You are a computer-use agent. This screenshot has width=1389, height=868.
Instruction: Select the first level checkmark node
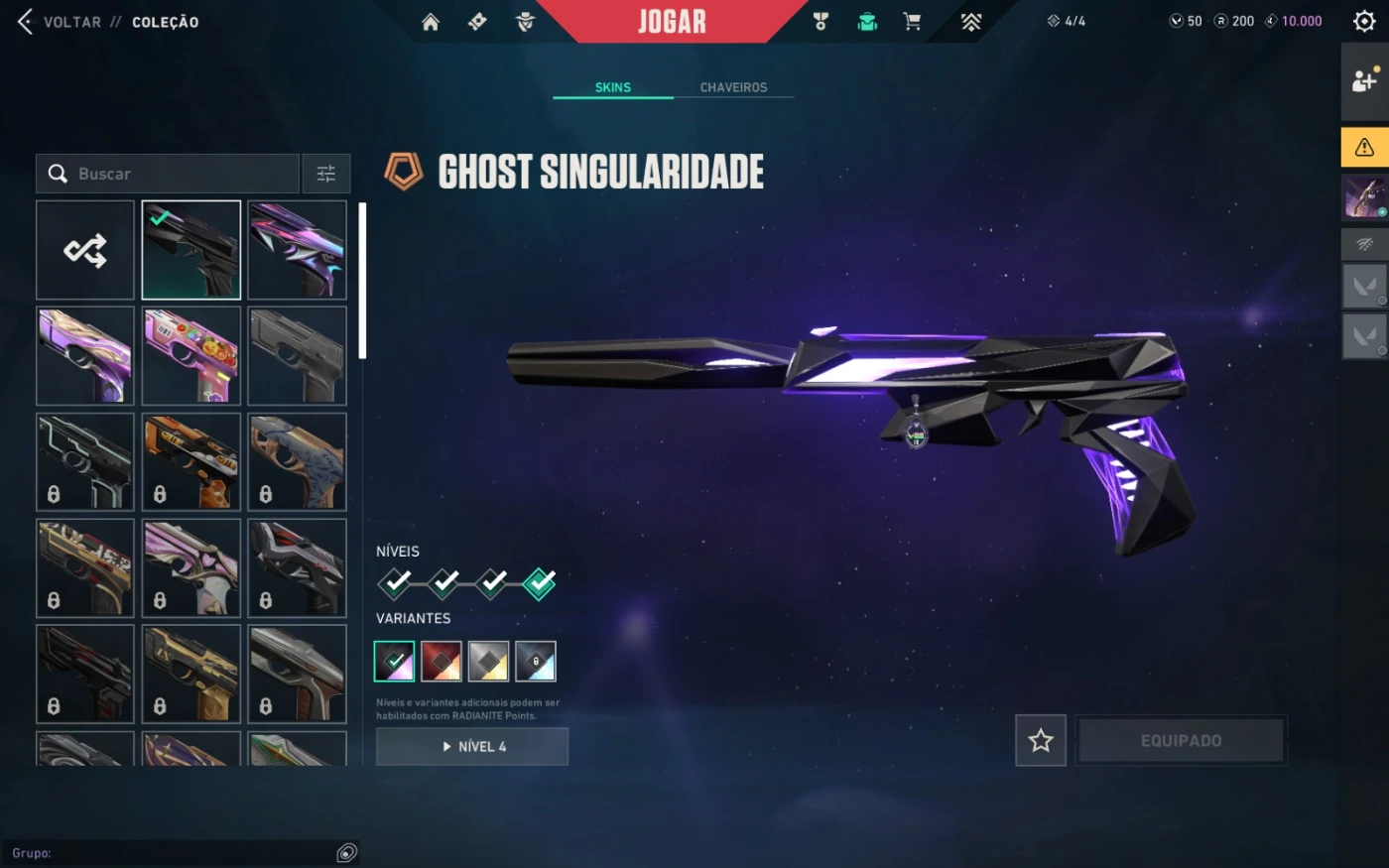pos(395,583)
